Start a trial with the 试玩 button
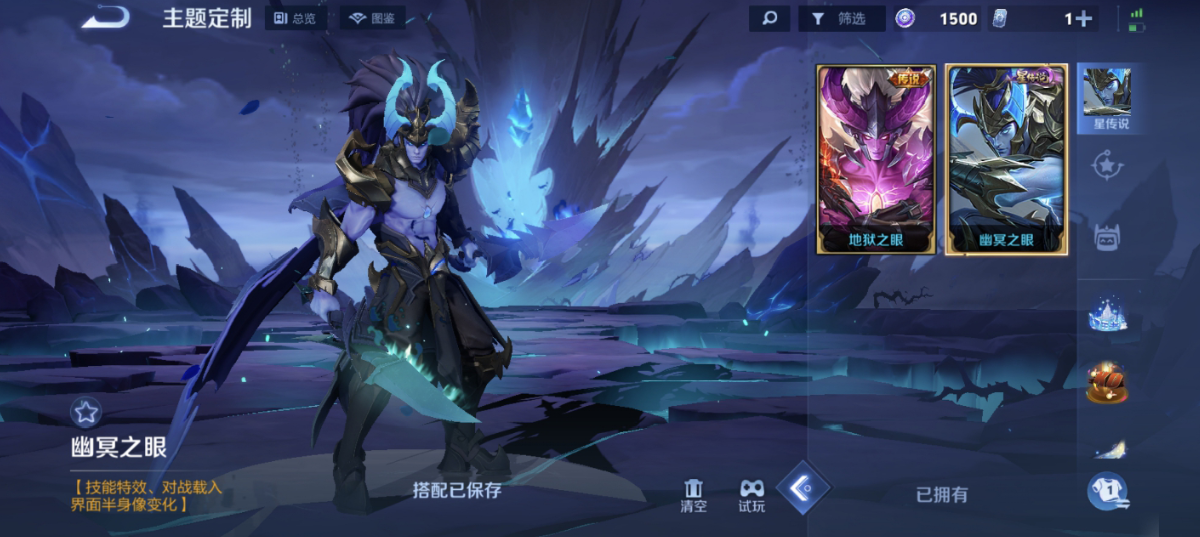The height and width of the screenshot is (537, 1200). point(751,495)
